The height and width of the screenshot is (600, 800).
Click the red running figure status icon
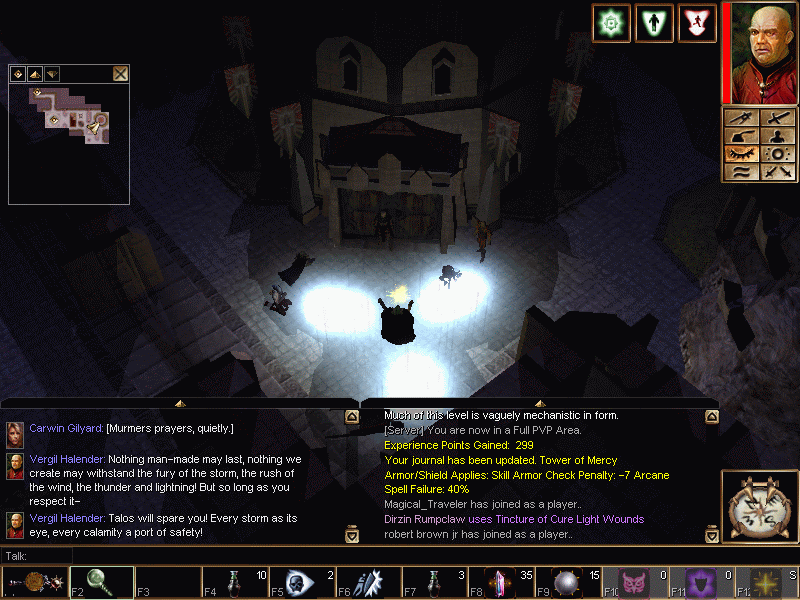pyautogui.click(x=697, y=23)
